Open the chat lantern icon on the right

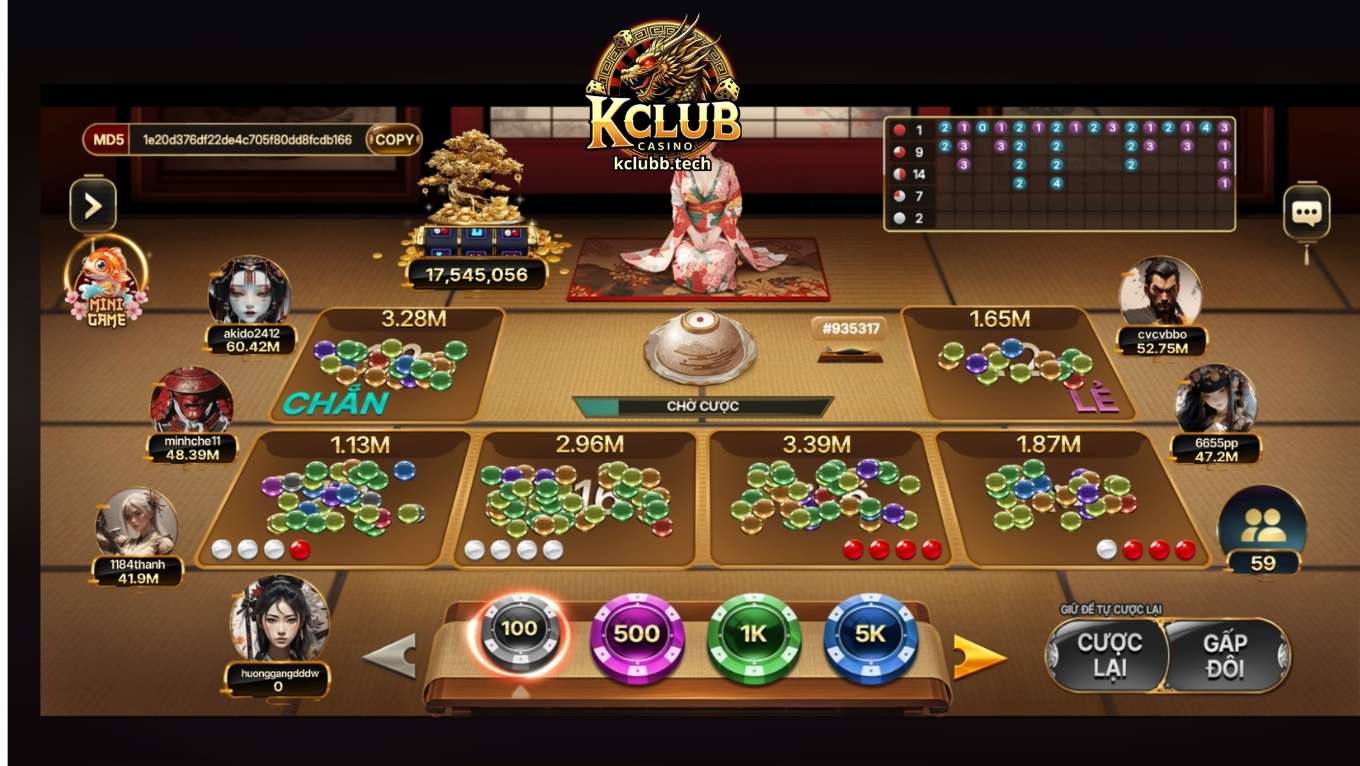click(x=1307, y=210)
